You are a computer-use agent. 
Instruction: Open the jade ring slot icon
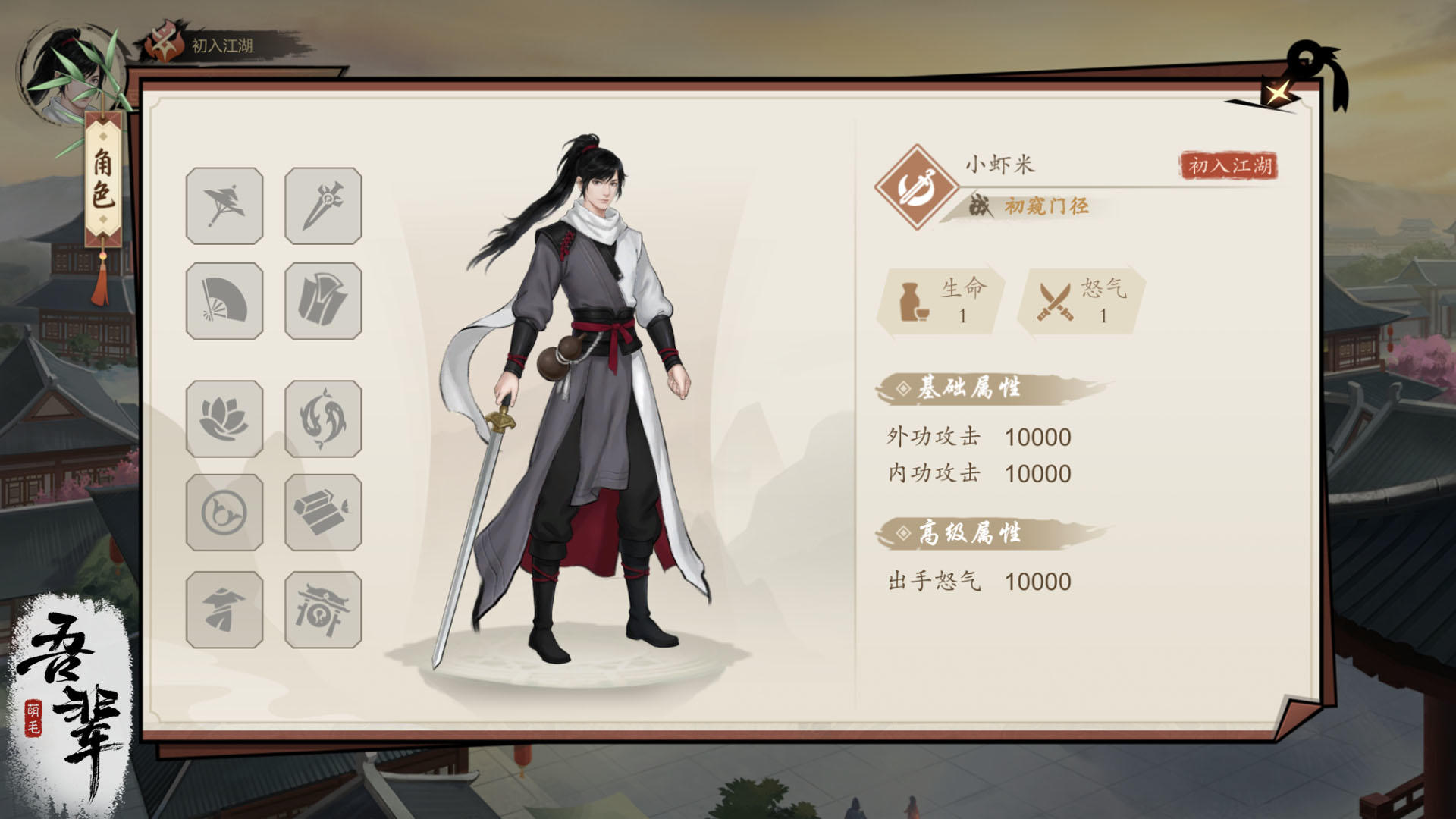click(224, 512)
